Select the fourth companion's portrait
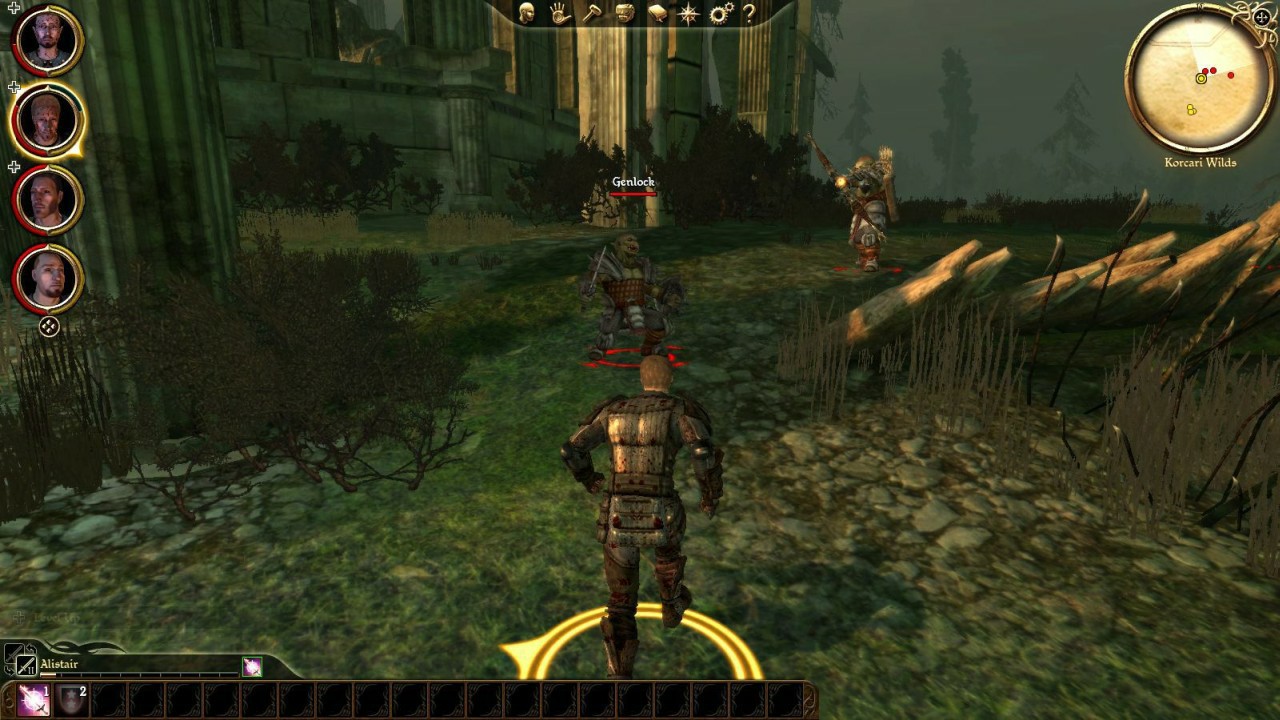The width and height of the screenshot is (1280, 720). (x=46, y=280)
